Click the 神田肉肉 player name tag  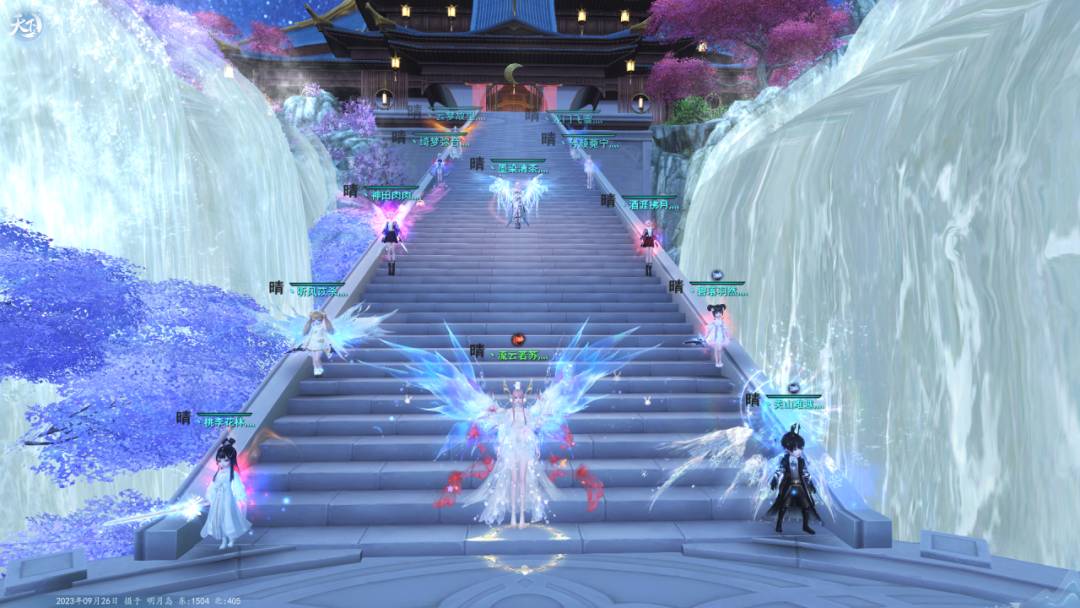(x=391, y=194)
